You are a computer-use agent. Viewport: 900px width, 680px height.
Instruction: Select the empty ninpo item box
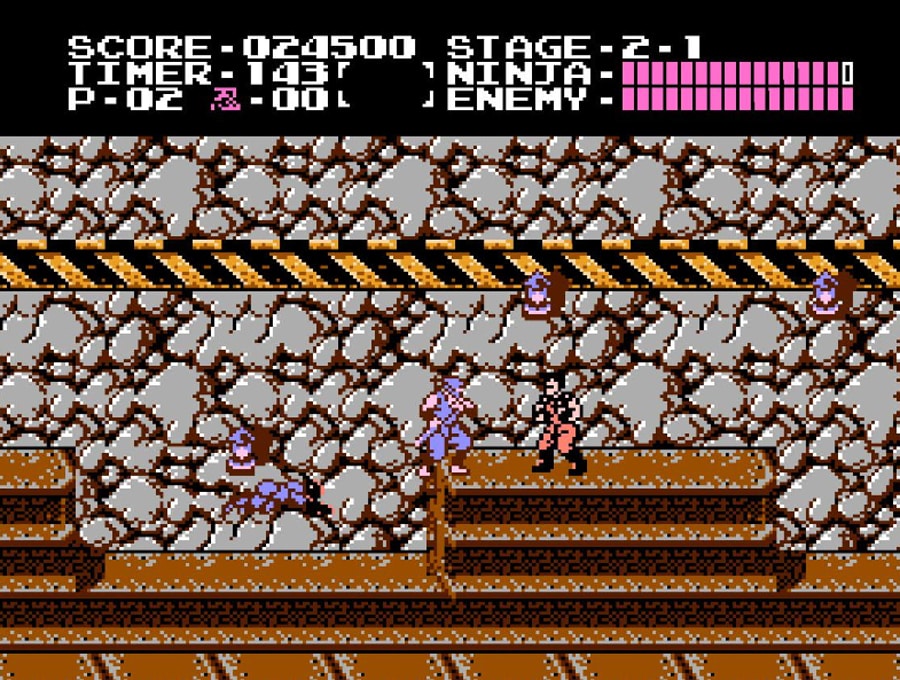click(387, 86)
